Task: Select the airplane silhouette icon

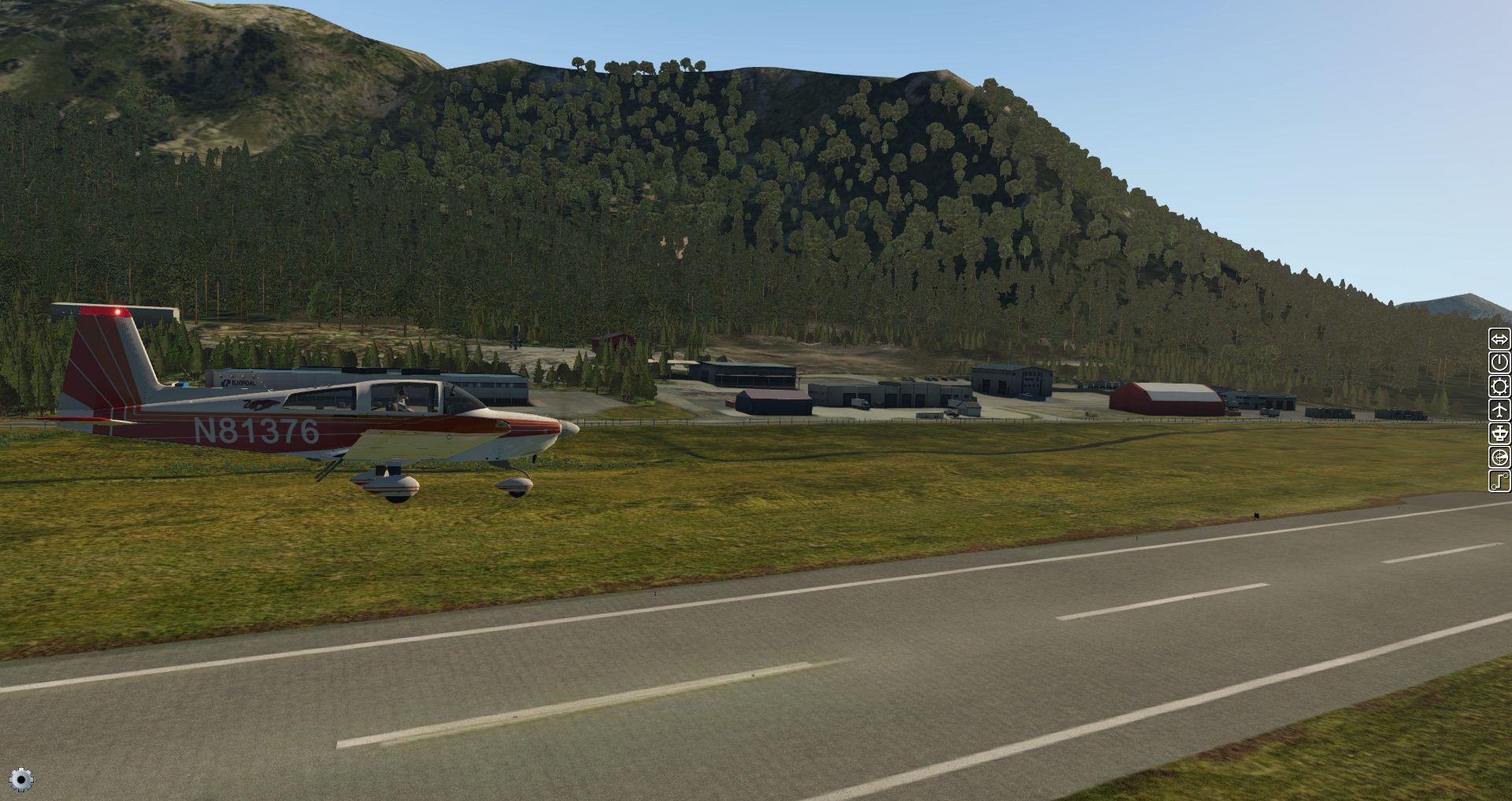Action: [x=1499, y=410]
